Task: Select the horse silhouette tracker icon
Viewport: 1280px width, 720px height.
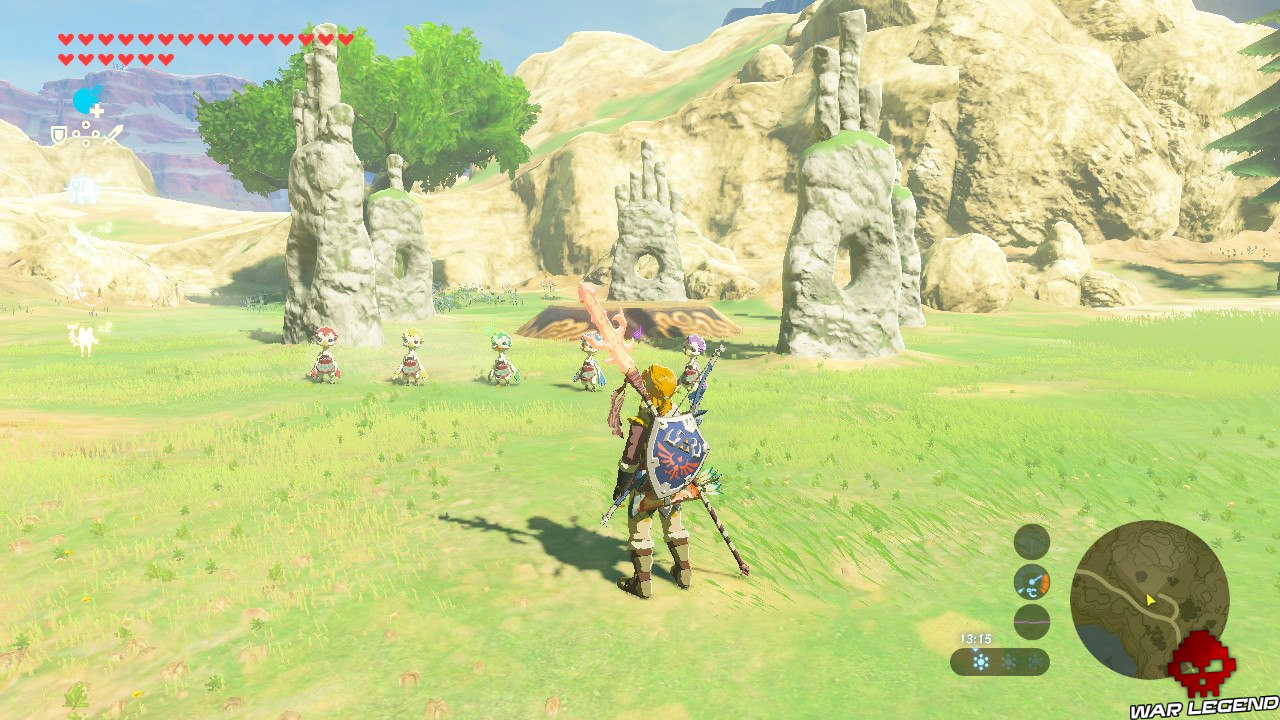Action: [x=82, y=189]
